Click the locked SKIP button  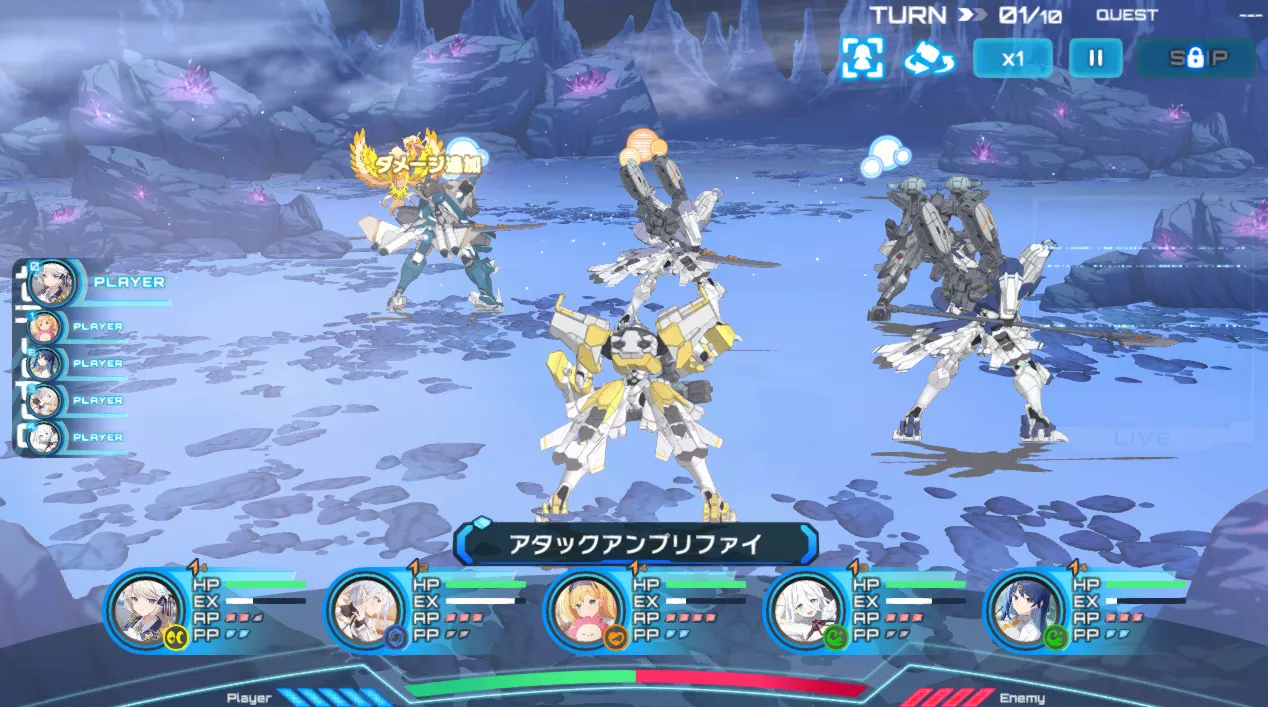1196,58
